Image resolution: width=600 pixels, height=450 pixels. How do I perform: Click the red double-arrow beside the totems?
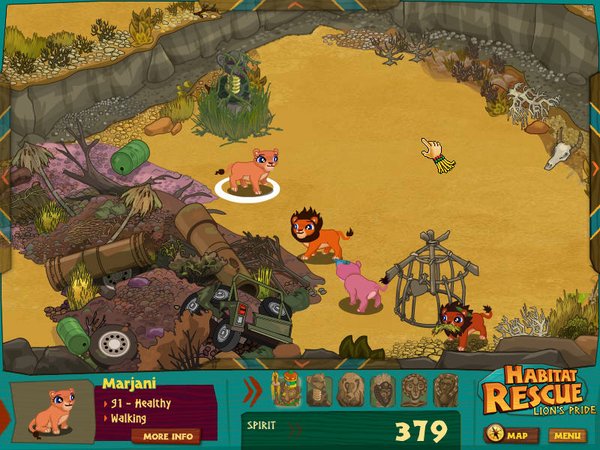(x=252, y=389)
